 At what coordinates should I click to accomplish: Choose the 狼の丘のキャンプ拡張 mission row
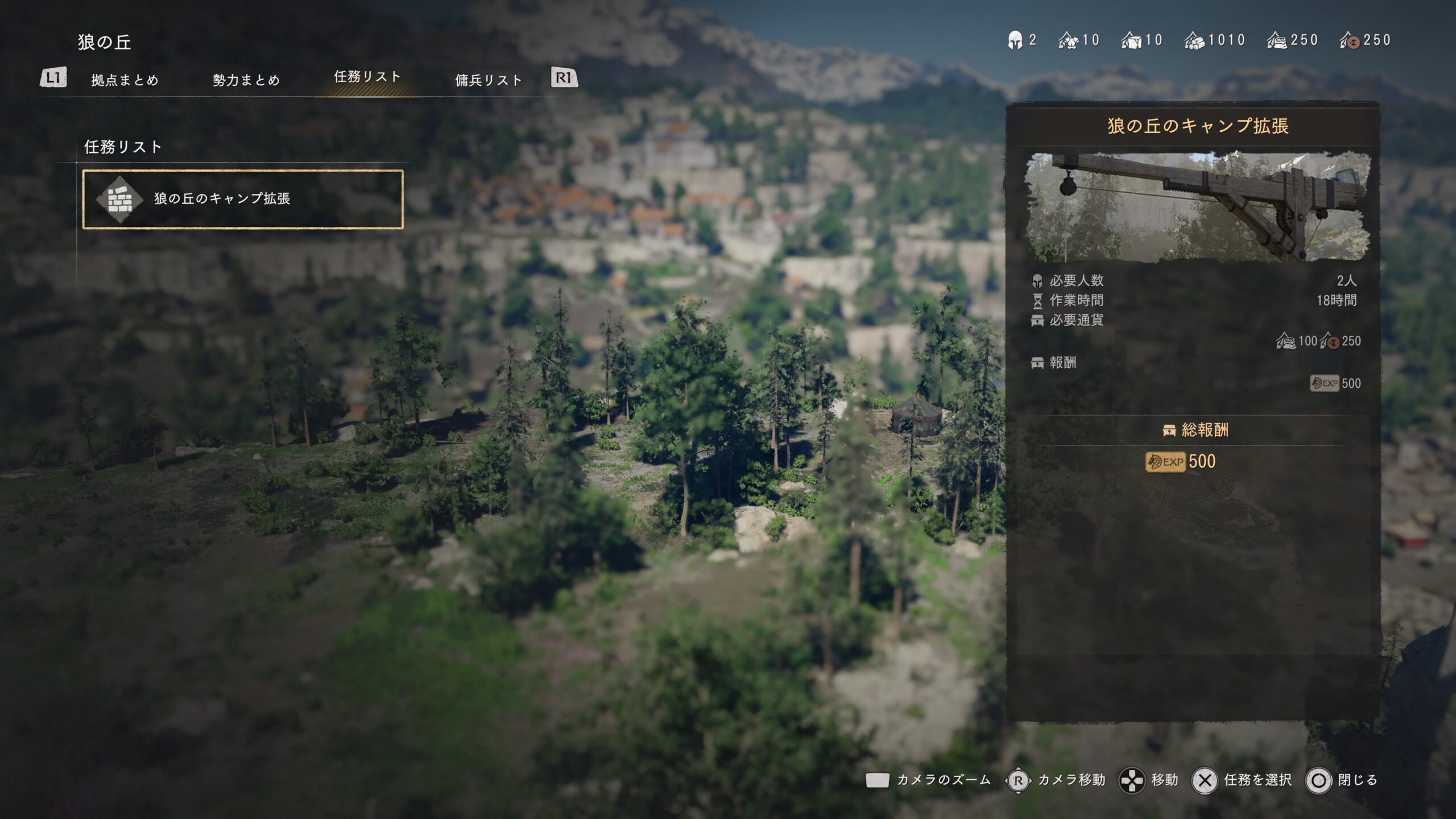pos(243,199)
